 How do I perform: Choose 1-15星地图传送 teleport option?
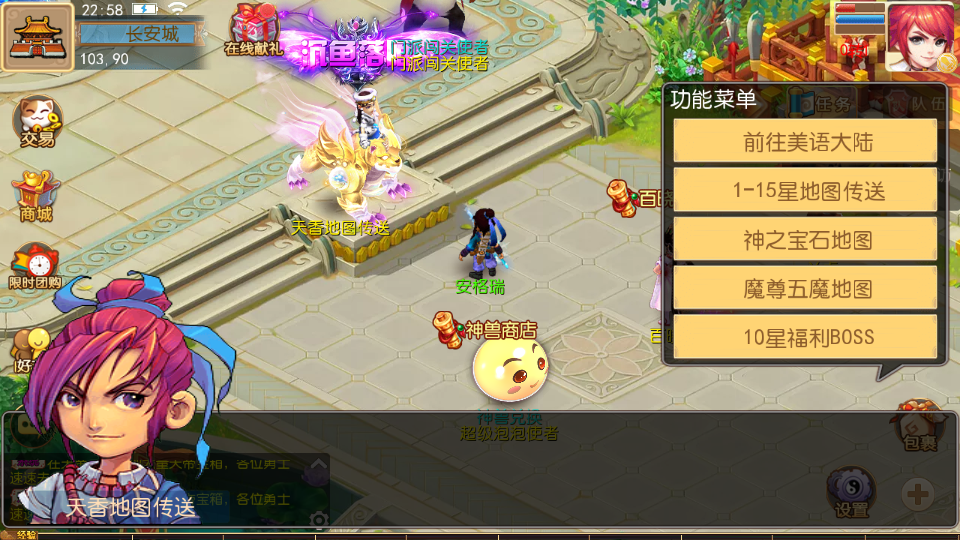pyautogui.click(x=805, y=190)
